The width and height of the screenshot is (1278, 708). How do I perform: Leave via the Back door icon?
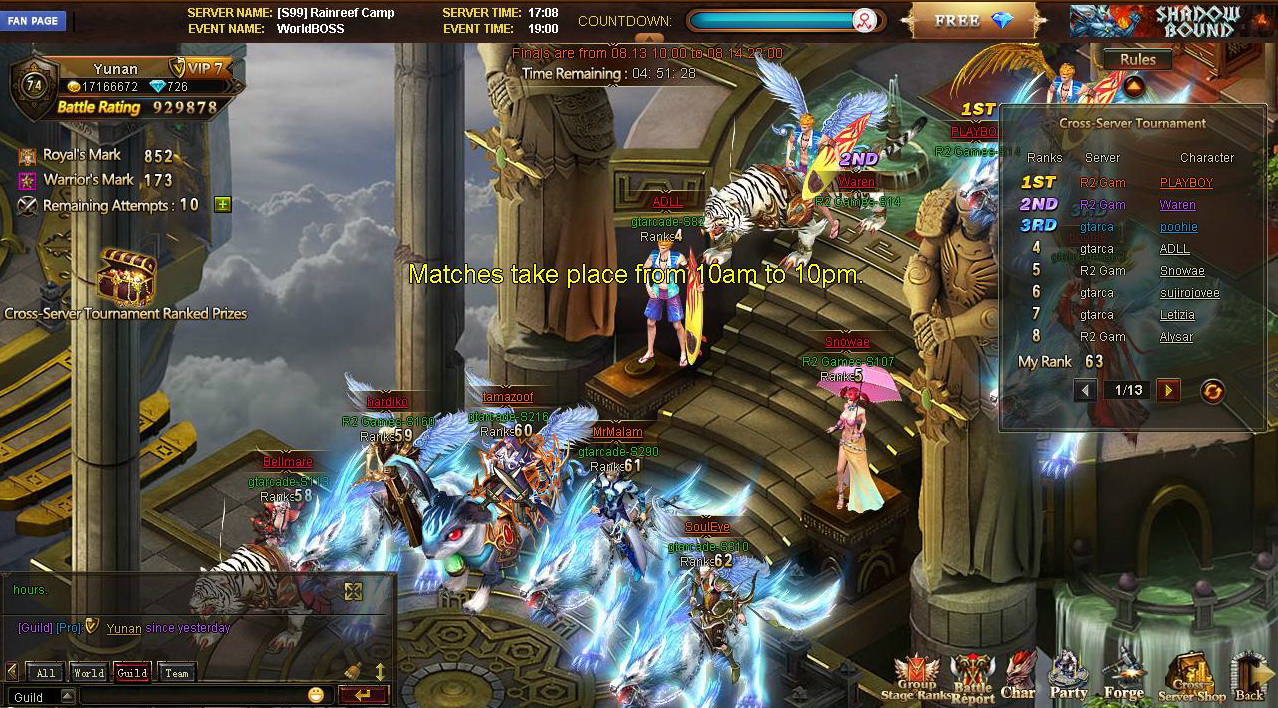click(x=1249, y=677)
